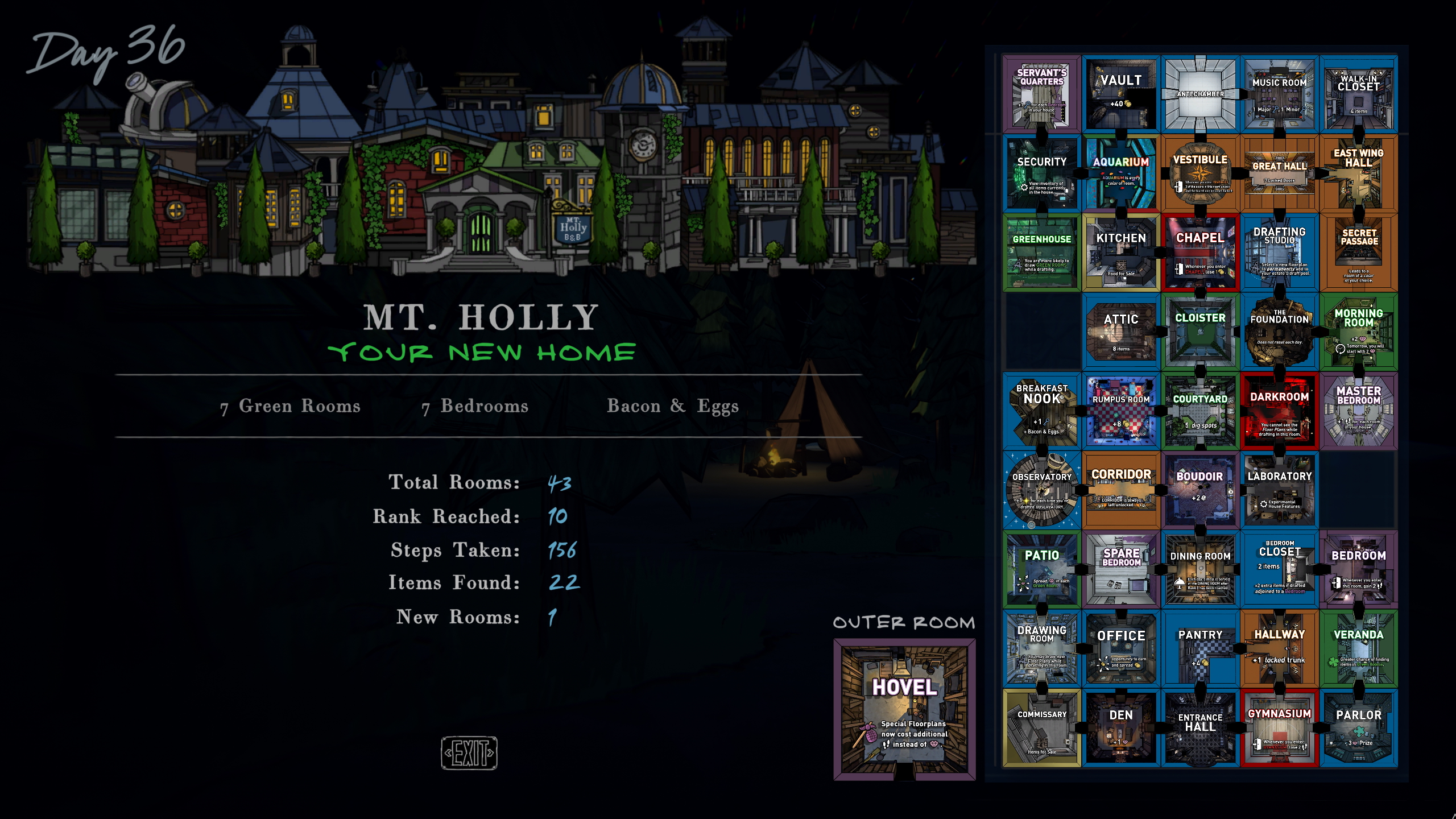Select the Darkroom tile

coord(1279,411)
